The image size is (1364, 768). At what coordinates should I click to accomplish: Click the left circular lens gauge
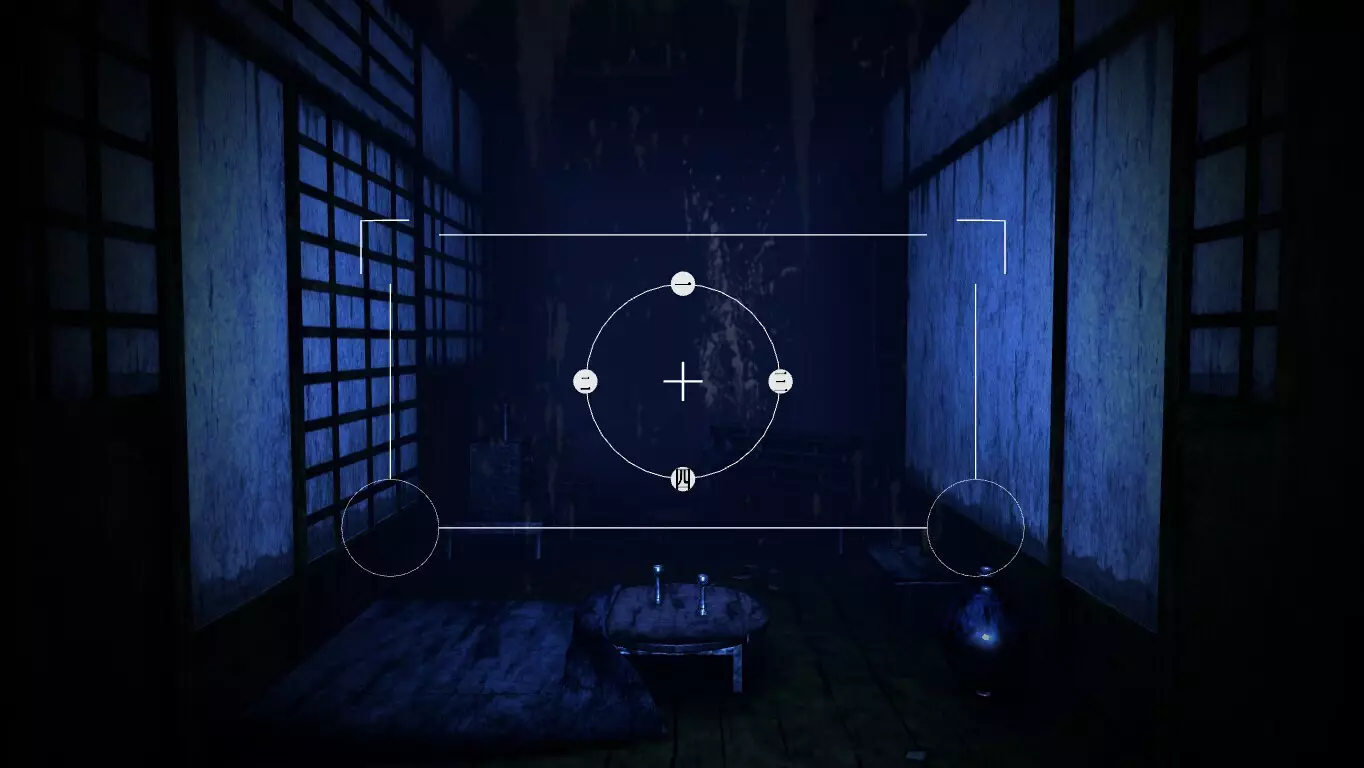[x=390, y=530]
